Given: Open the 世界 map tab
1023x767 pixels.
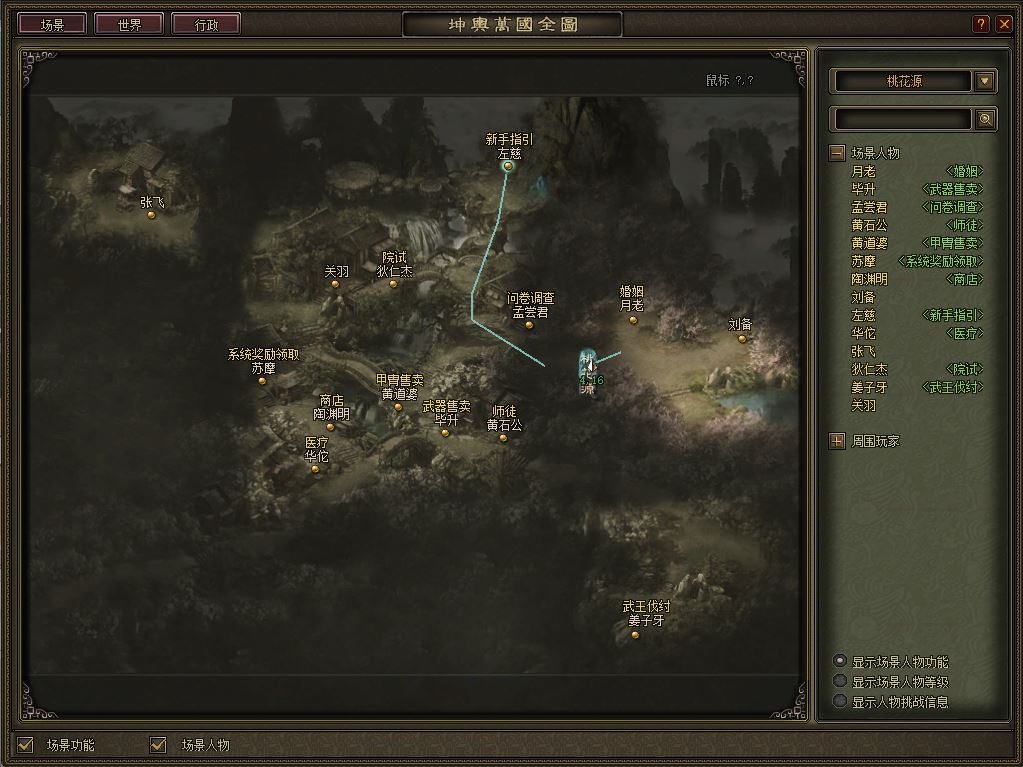Looking at the screenshot, I should (129, 25).
